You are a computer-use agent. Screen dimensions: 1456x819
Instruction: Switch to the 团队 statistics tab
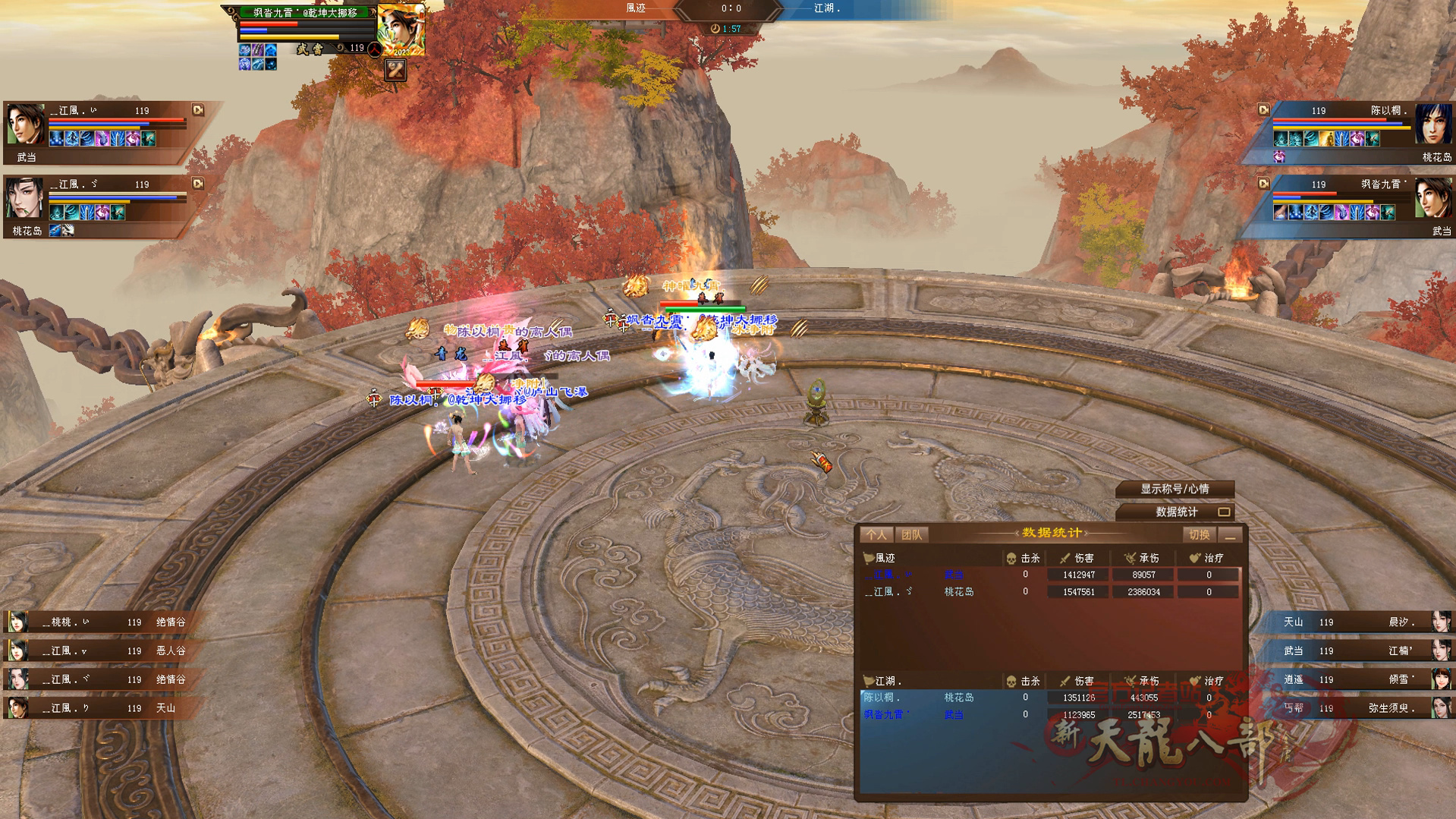tap(911, 535)
